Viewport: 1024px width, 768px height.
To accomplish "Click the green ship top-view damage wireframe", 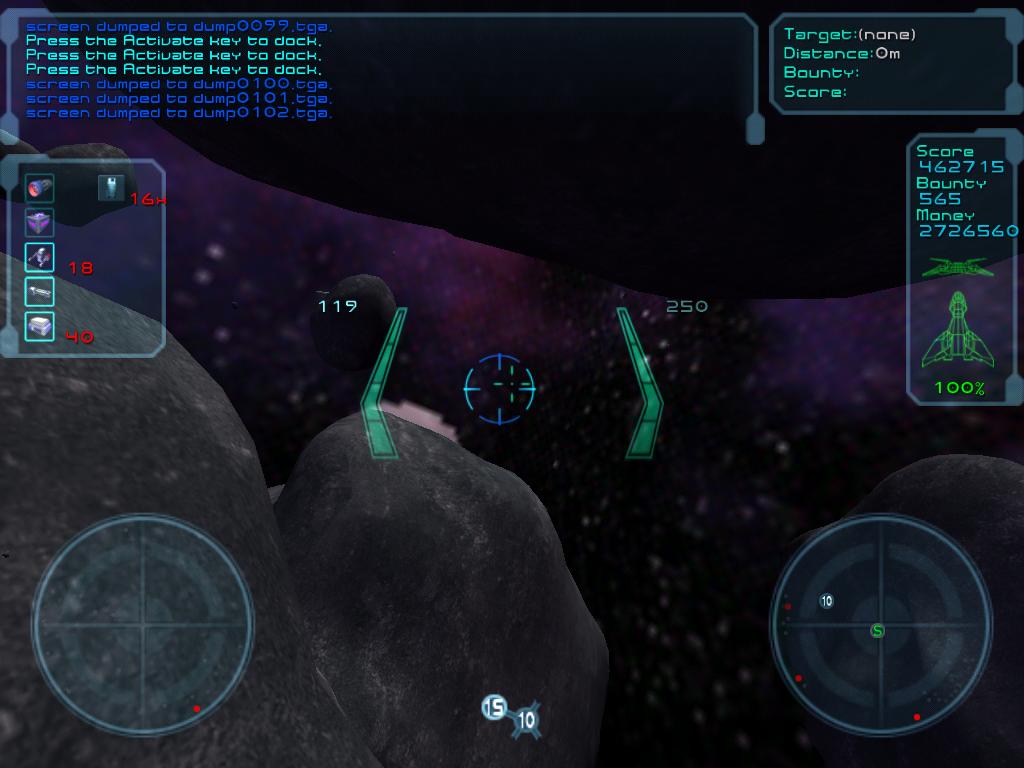I will [x=960, y=331].
